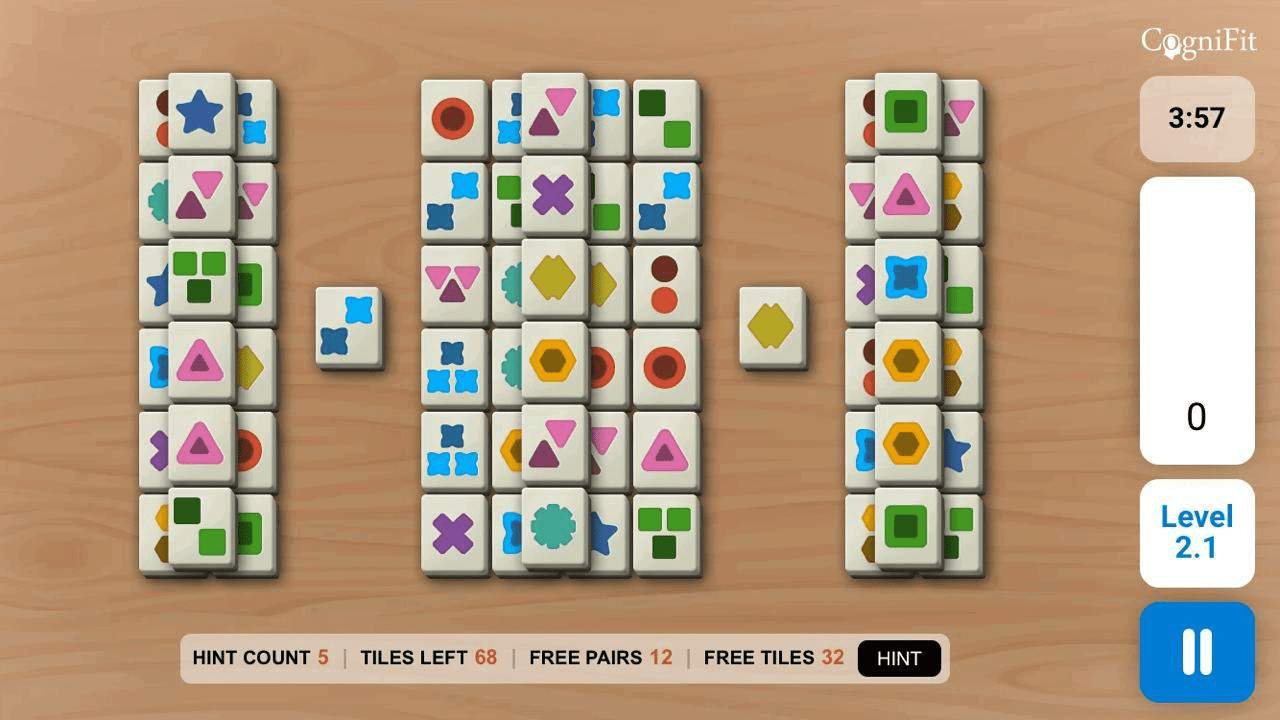The height and width of the screenshot is (720, 1280).
Task: Pick the fully visible two red circles tile
Action: [x=665, y=284]
